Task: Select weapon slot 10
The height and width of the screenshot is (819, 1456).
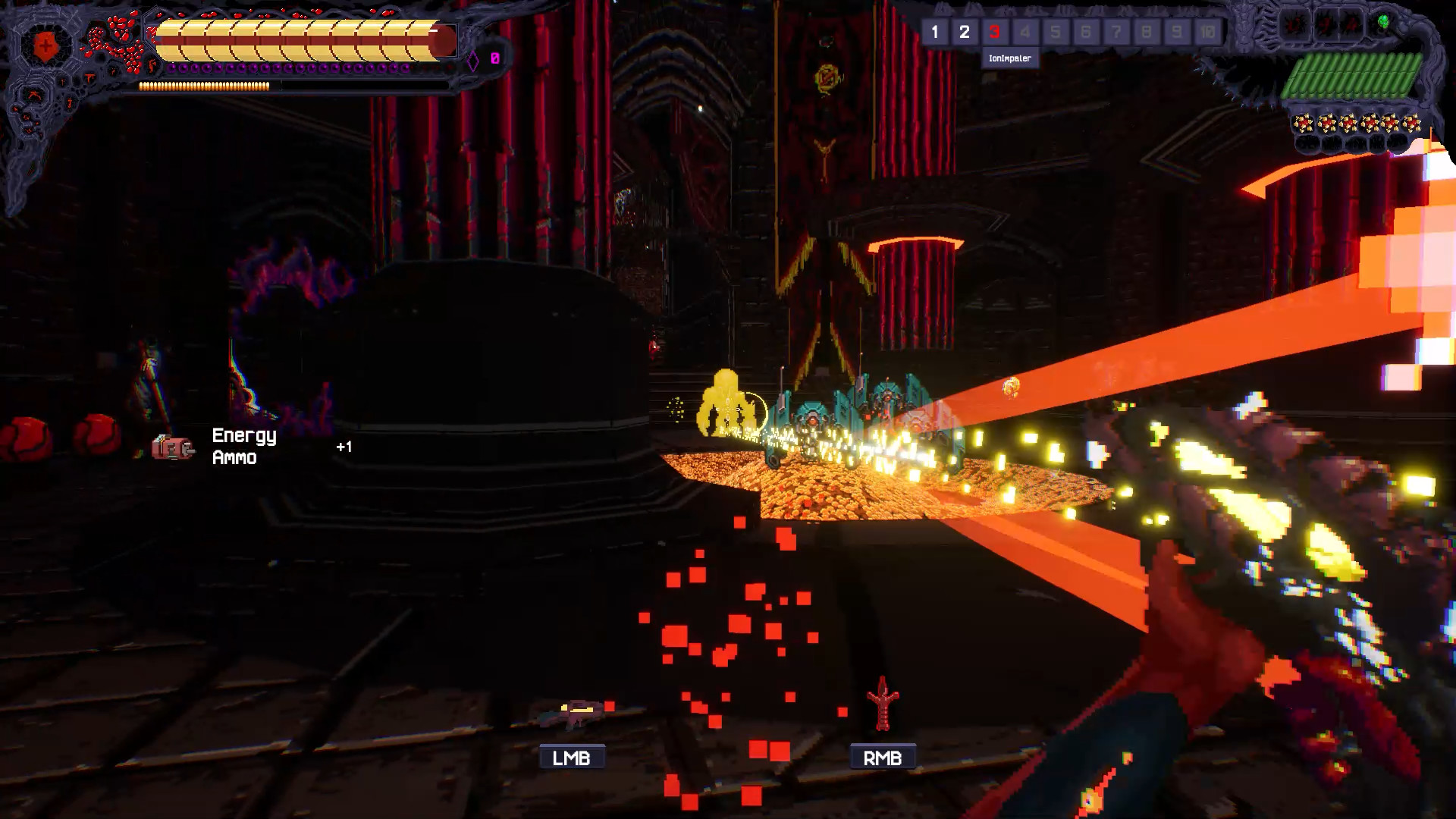Action: (x=1207, y=32)
